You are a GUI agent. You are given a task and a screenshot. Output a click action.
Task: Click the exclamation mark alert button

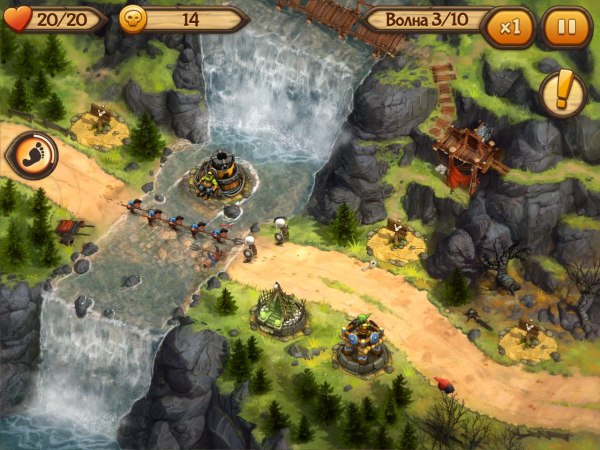(x=563, y=95)
